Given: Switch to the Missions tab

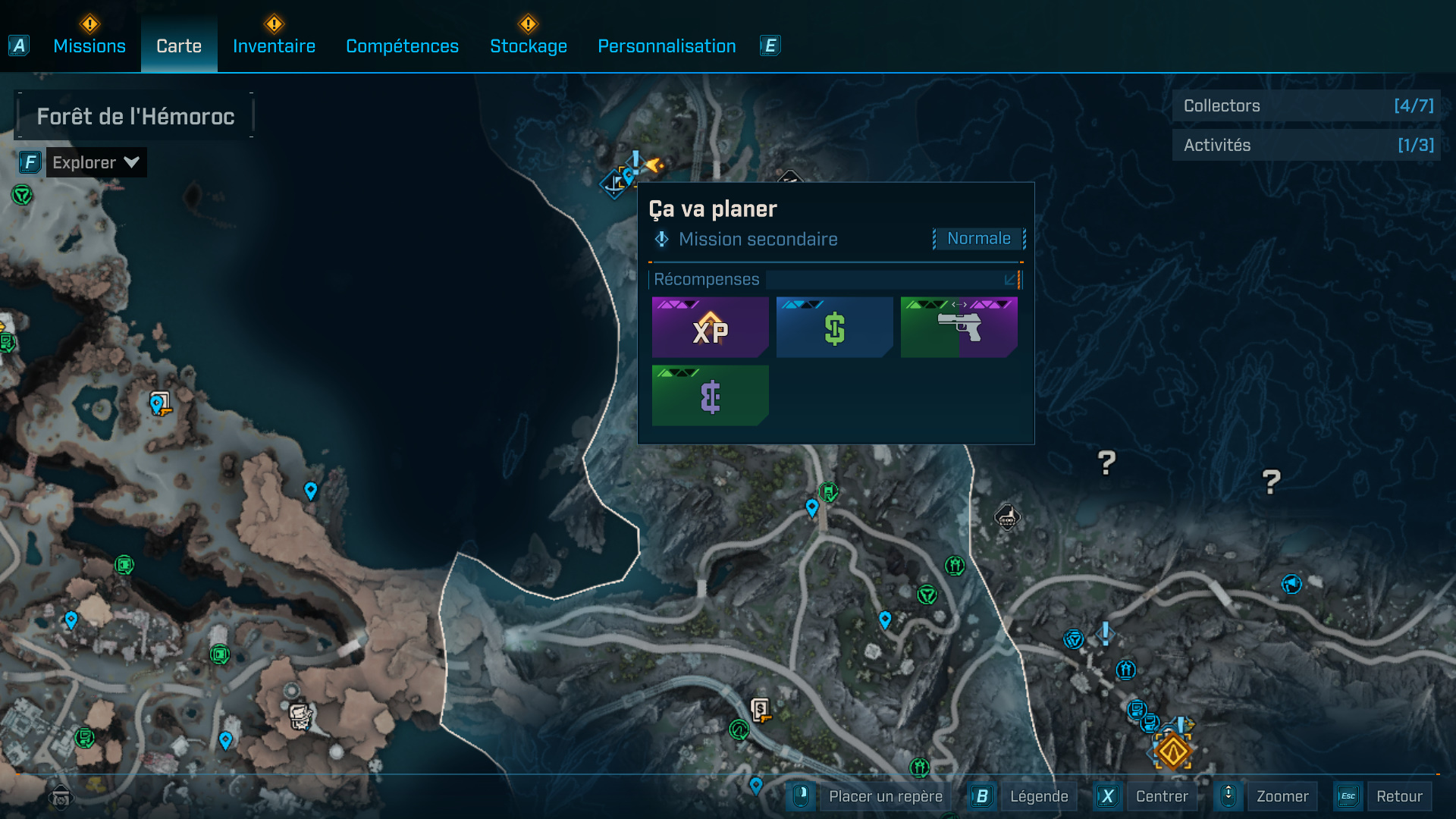Looking at the screenshot, I should click(89, 46).
